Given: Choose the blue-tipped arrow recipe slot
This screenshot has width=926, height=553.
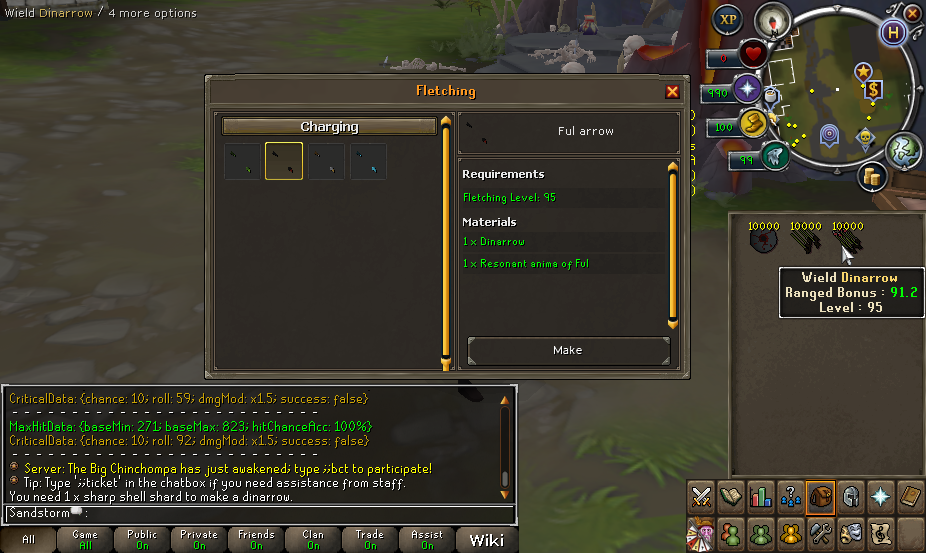Looking at the screenshot, I should [368, 161].
